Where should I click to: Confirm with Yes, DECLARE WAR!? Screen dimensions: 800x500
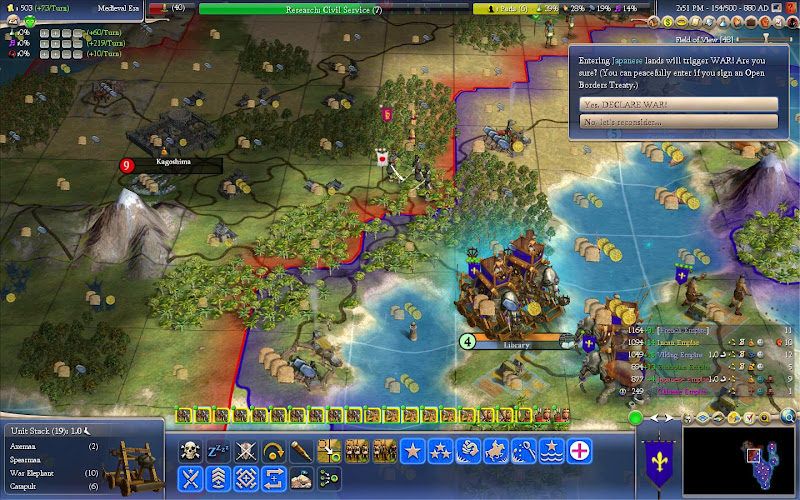click(678, 104)
